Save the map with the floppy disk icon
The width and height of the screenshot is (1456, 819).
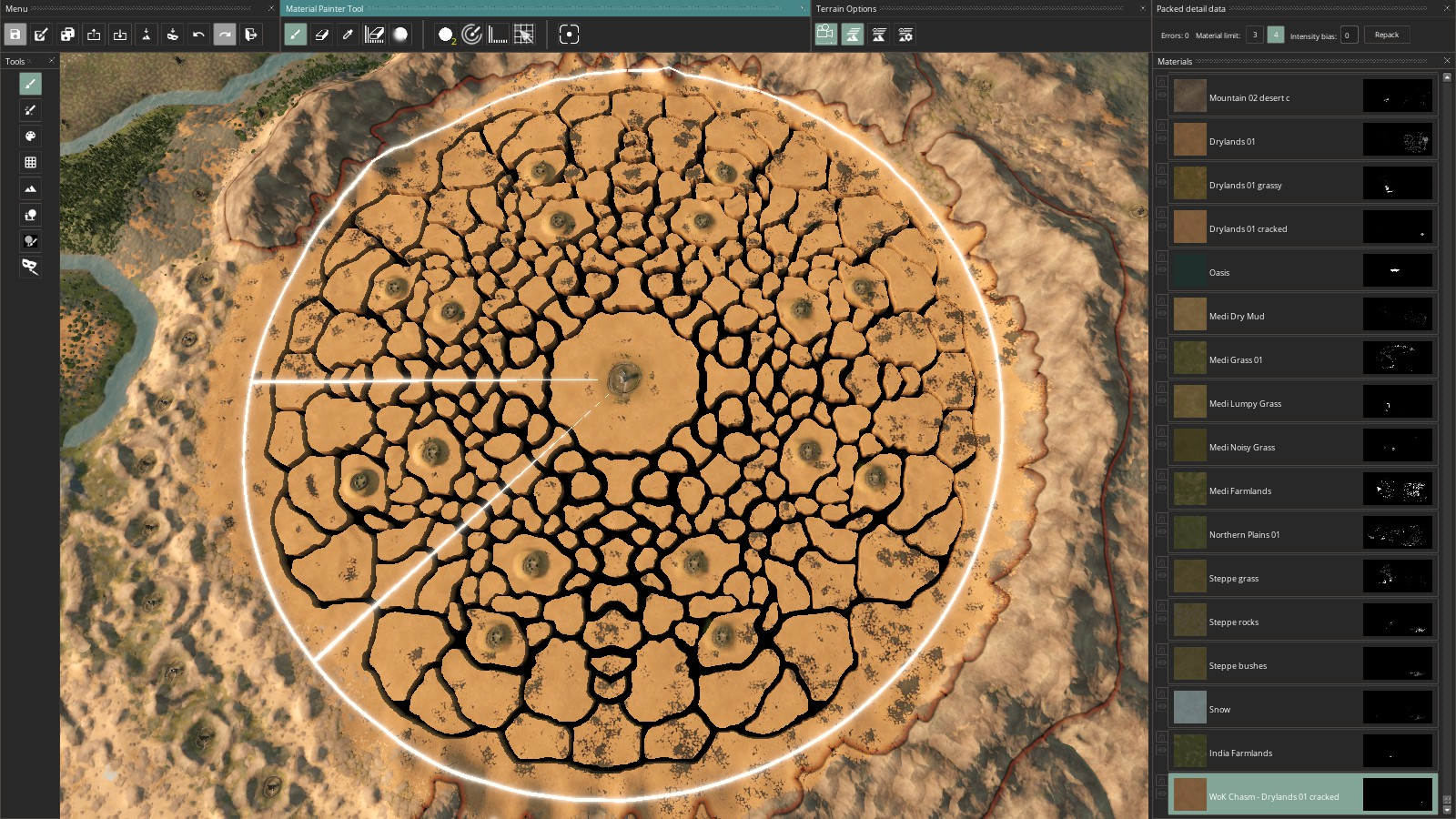tap(15, 35)
